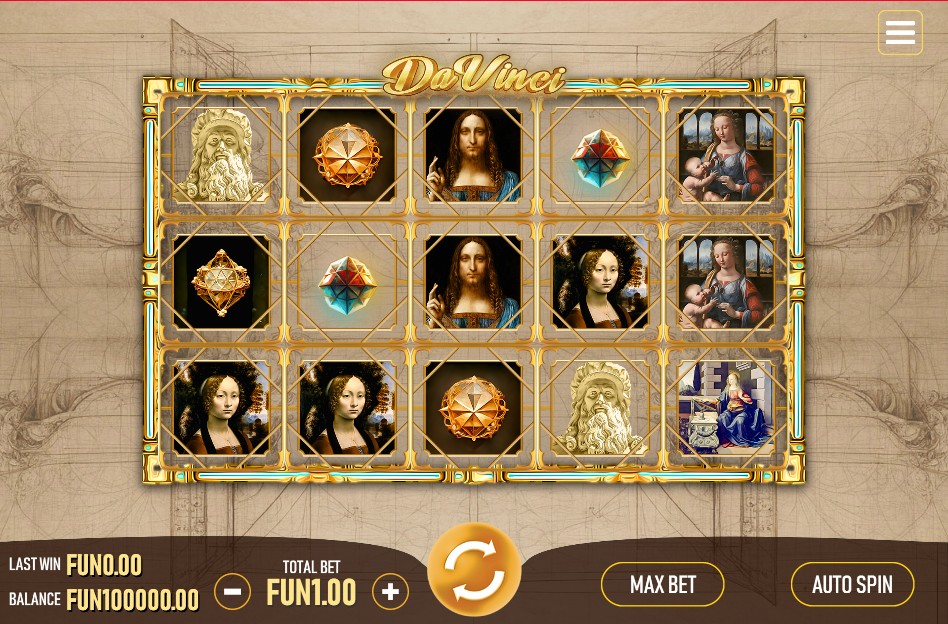Open the hamburger menu
The image size is (948, 624).
(x=900, y=33)
